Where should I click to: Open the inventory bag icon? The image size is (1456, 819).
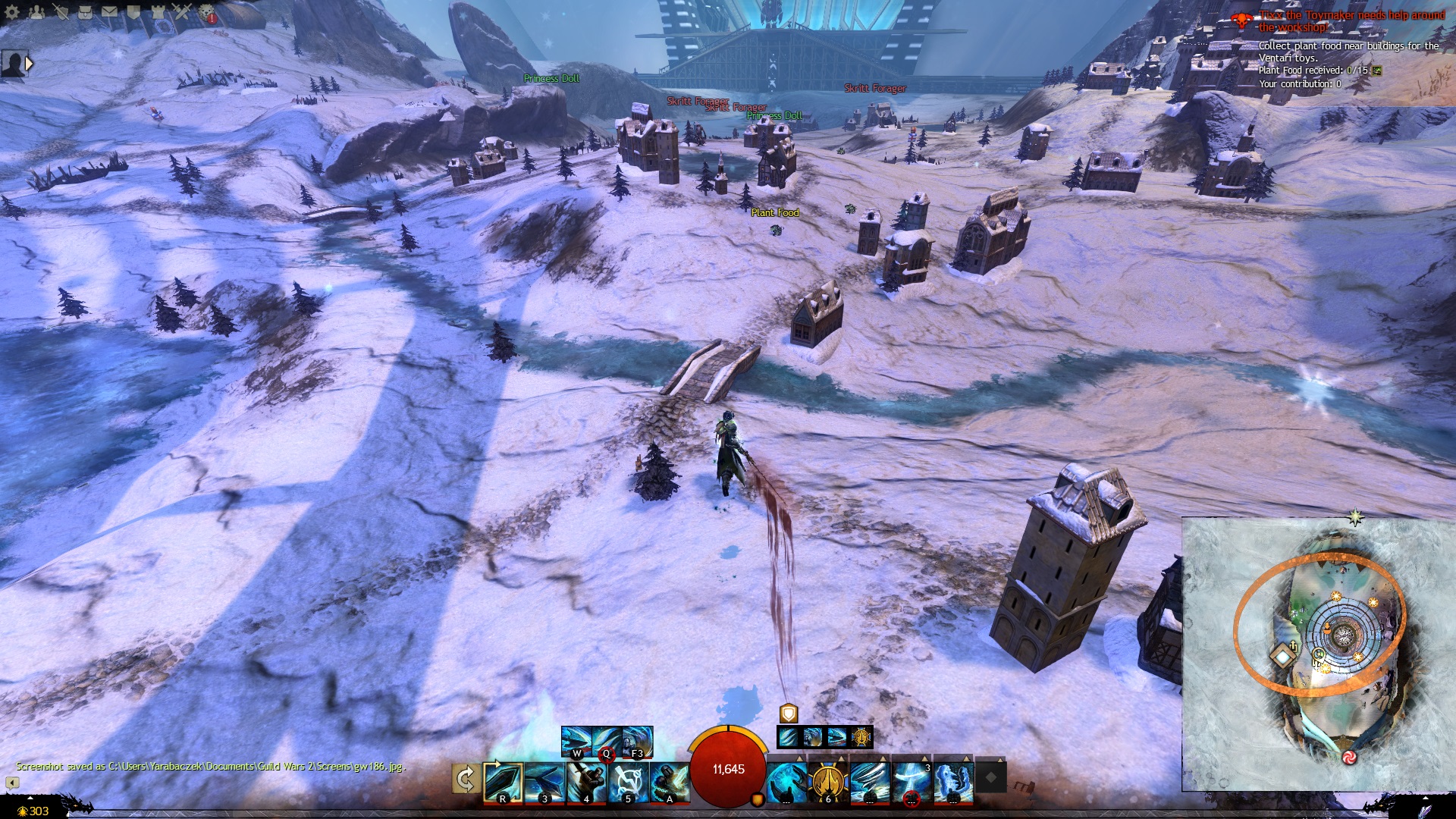85,12
